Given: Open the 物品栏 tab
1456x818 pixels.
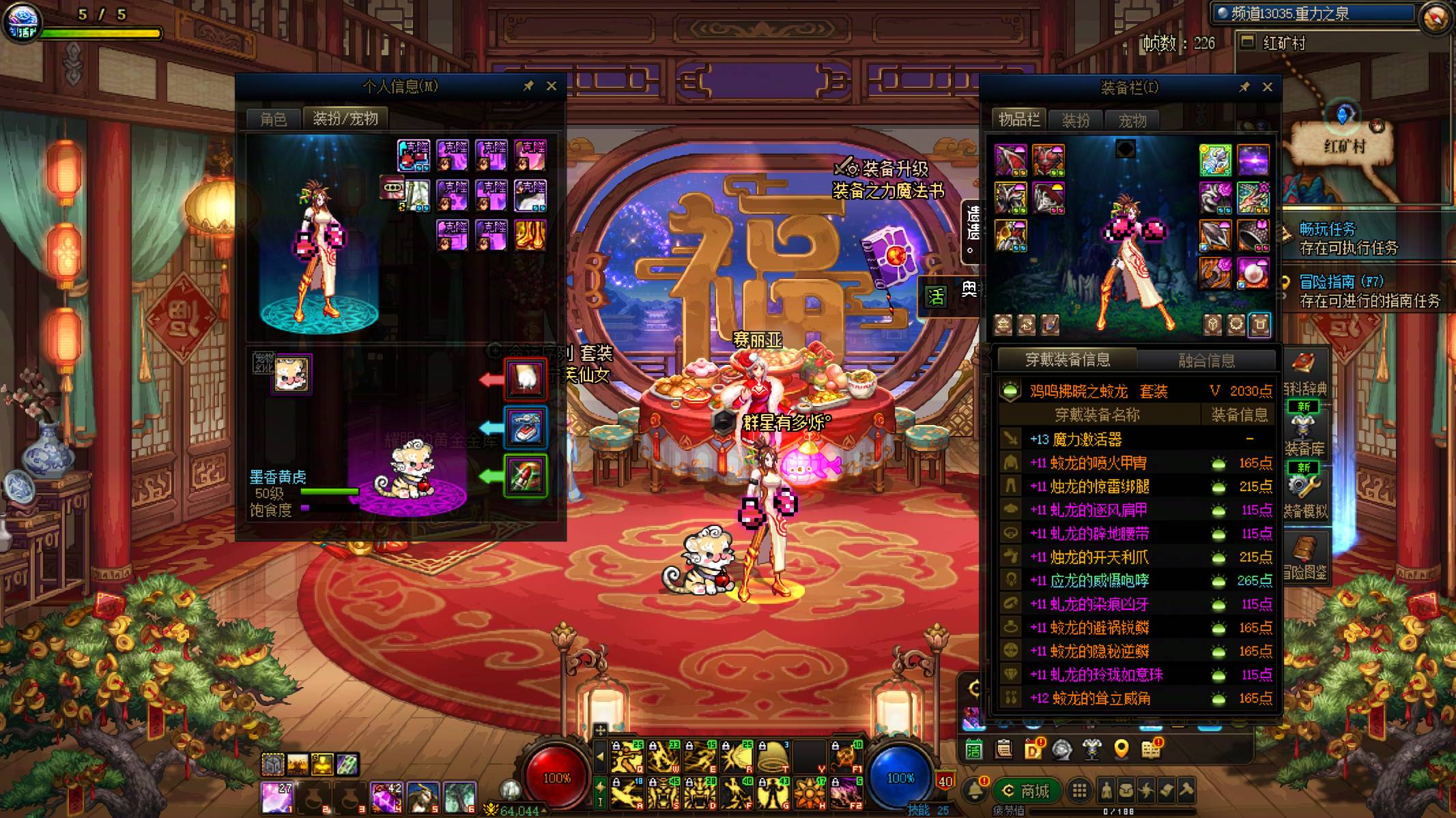Looking at the screenshot, I should pos(1018,120).
